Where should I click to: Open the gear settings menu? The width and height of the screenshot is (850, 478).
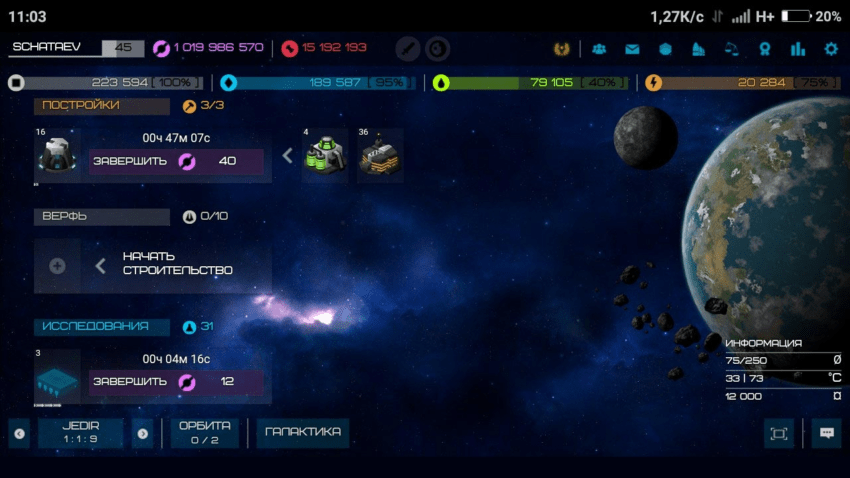point(830,48)
